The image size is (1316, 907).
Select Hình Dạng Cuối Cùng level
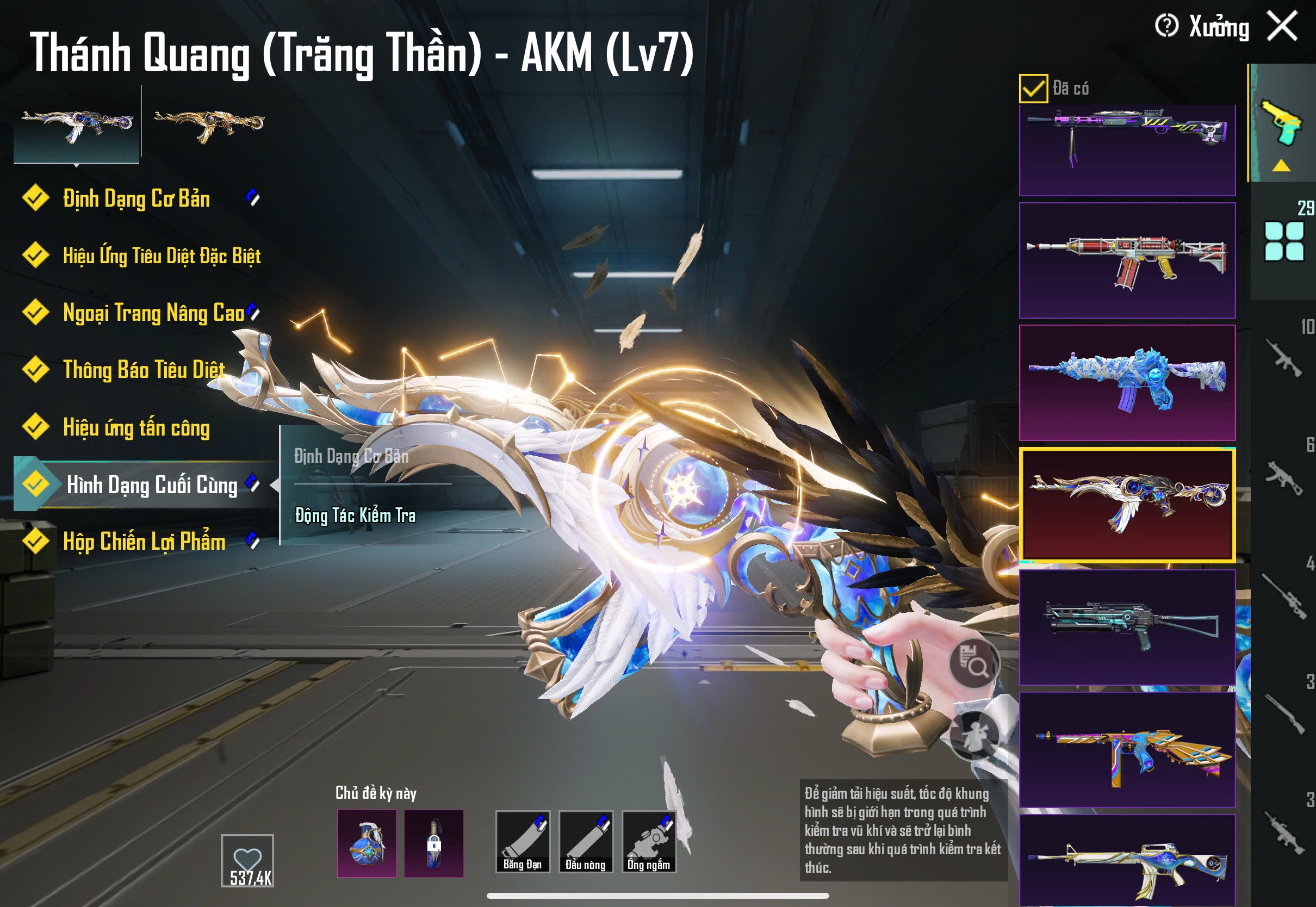click(x=152, y=484)
